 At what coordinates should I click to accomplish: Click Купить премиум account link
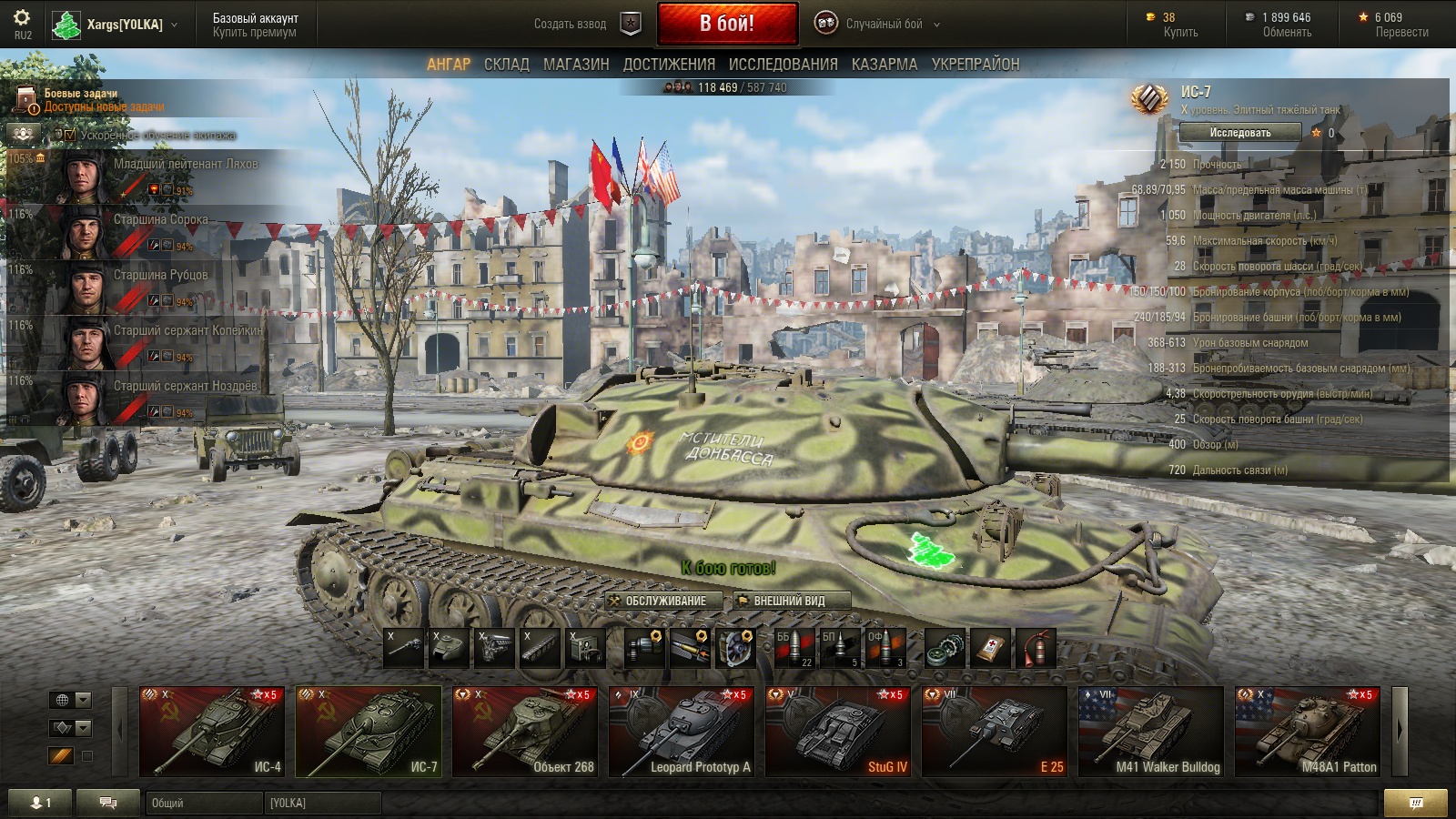click(x=254, y=33)
